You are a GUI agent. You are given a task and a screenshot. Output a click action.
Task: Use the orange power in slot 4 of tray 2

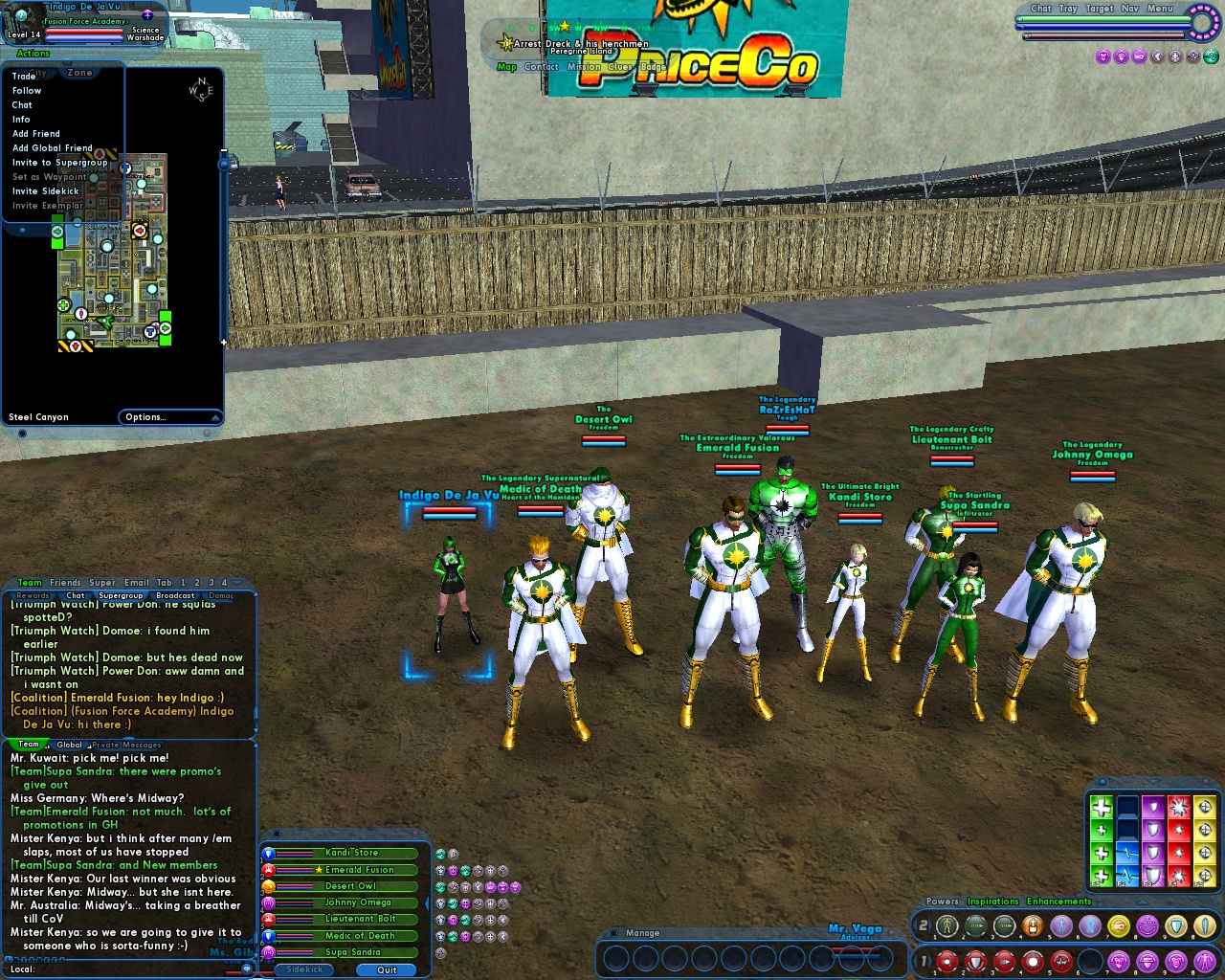(1034, 925)
